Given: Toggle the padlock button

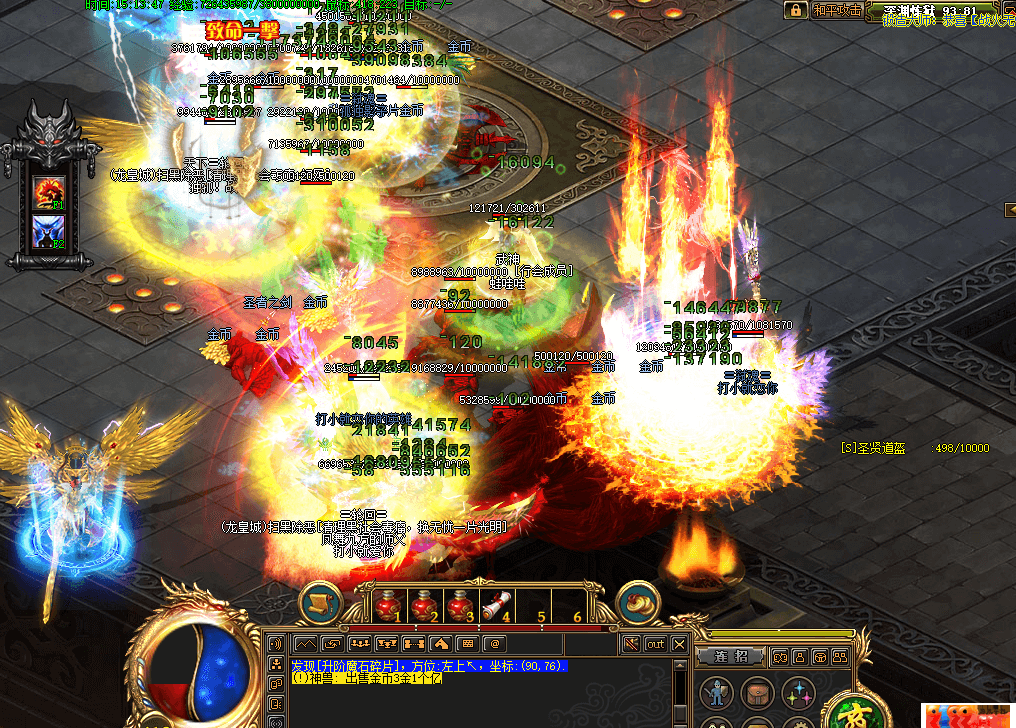Looking at the screenshot, I should point(796,10).
